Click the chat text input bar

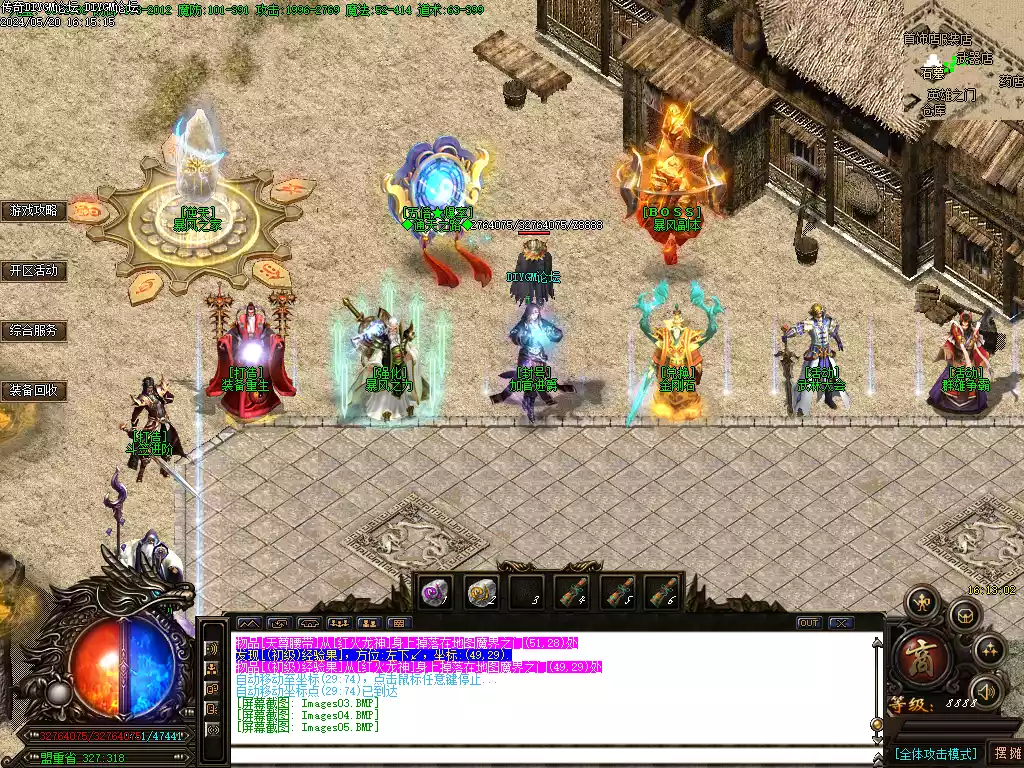coord(550,757)
